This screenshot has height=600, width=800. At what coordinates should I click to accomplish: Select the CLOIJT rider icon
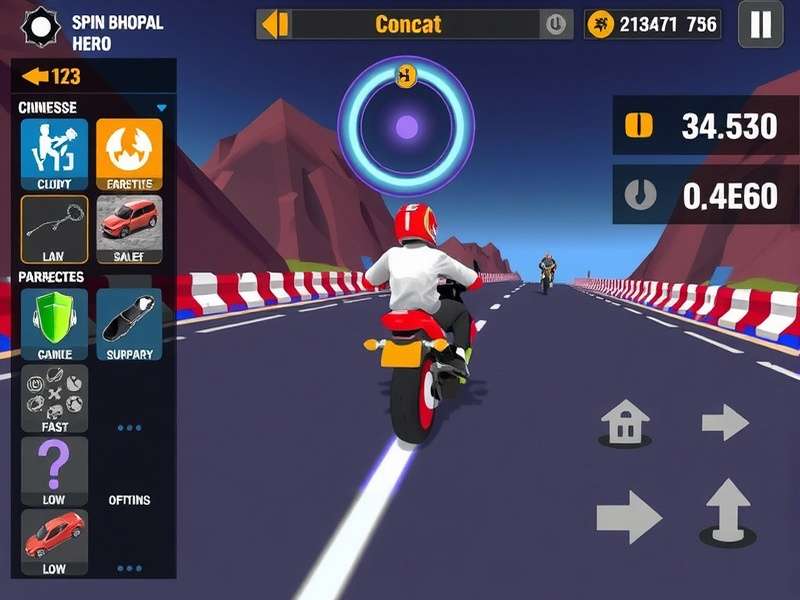click(54, 153)
